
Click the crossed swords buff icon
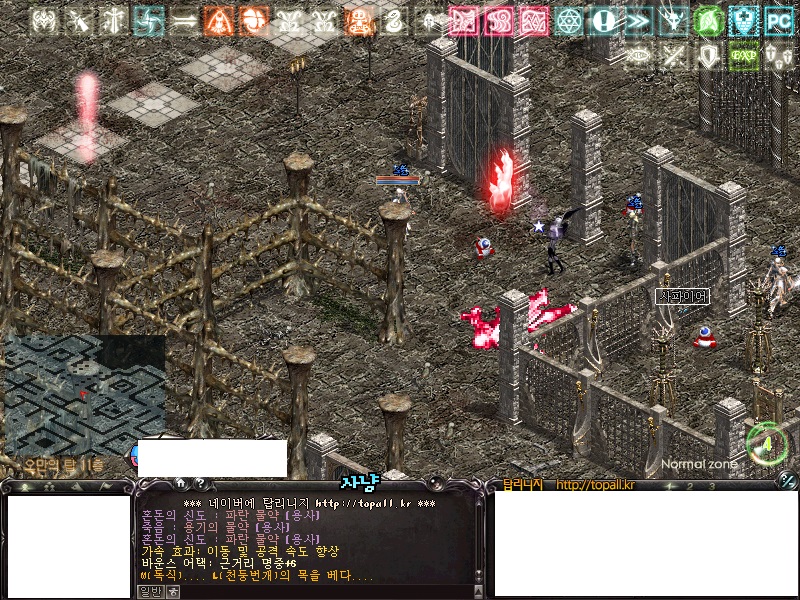click(x=672, y=56)
